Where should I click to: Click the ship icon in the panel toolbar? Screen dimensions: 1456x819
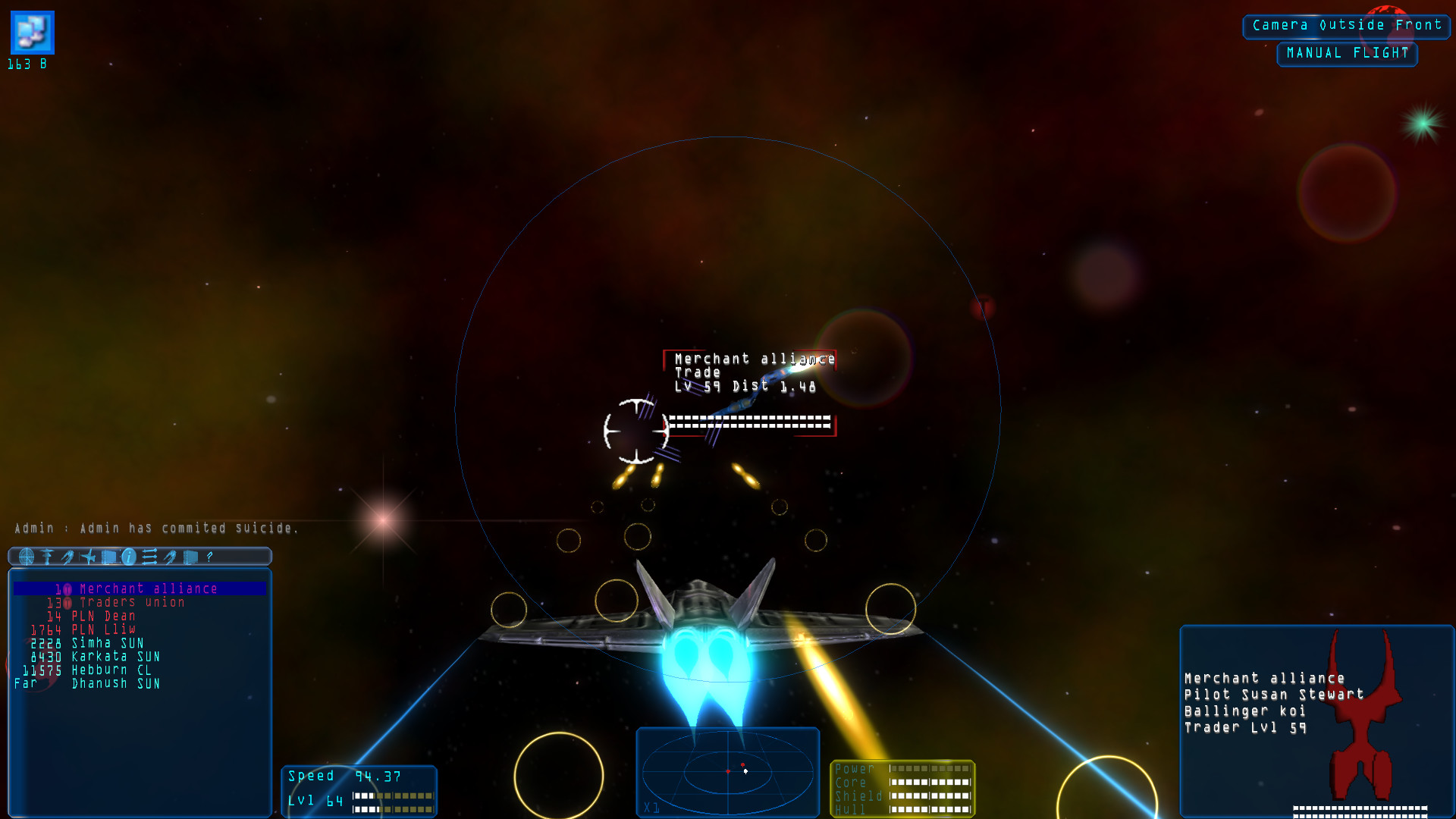[x=89, y=557]
